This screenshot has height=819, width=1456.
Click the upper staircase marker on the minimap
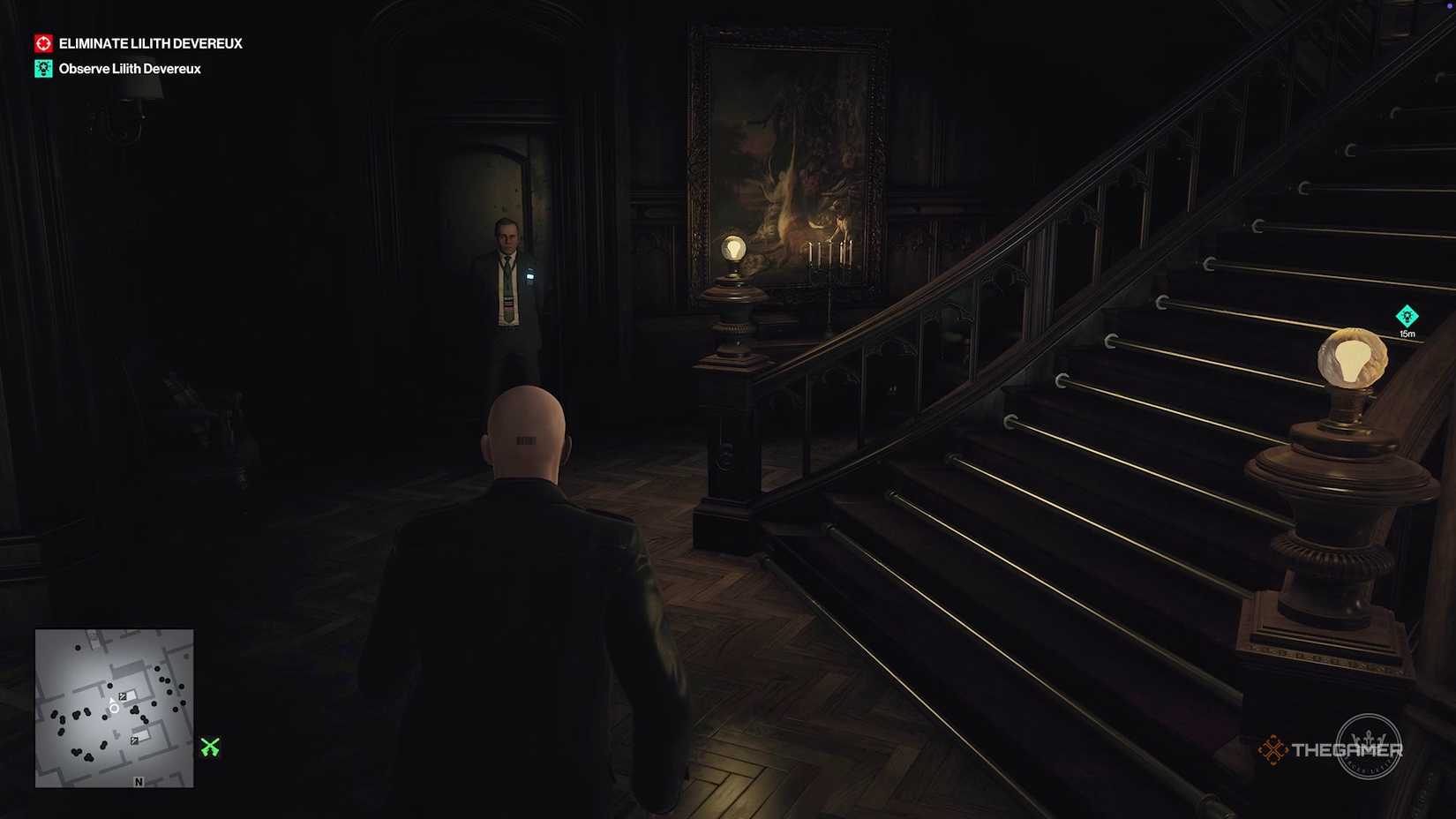[x=123, y=695]
